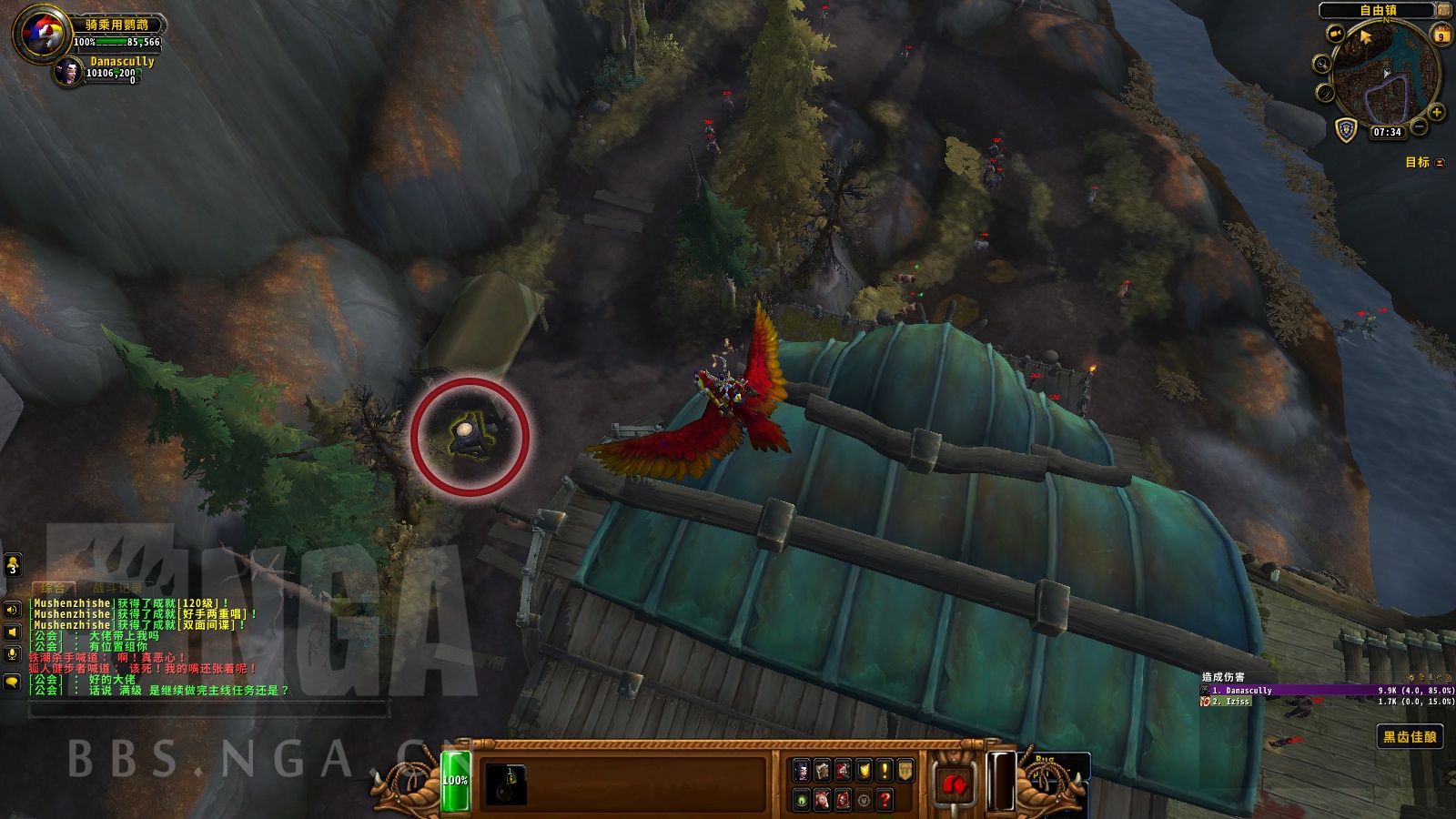Mute the microphone icon beside the chat window
Image resolution: width=1456 pixels, height=819 pixels.
pyautogui.click(x=10, y=652)
